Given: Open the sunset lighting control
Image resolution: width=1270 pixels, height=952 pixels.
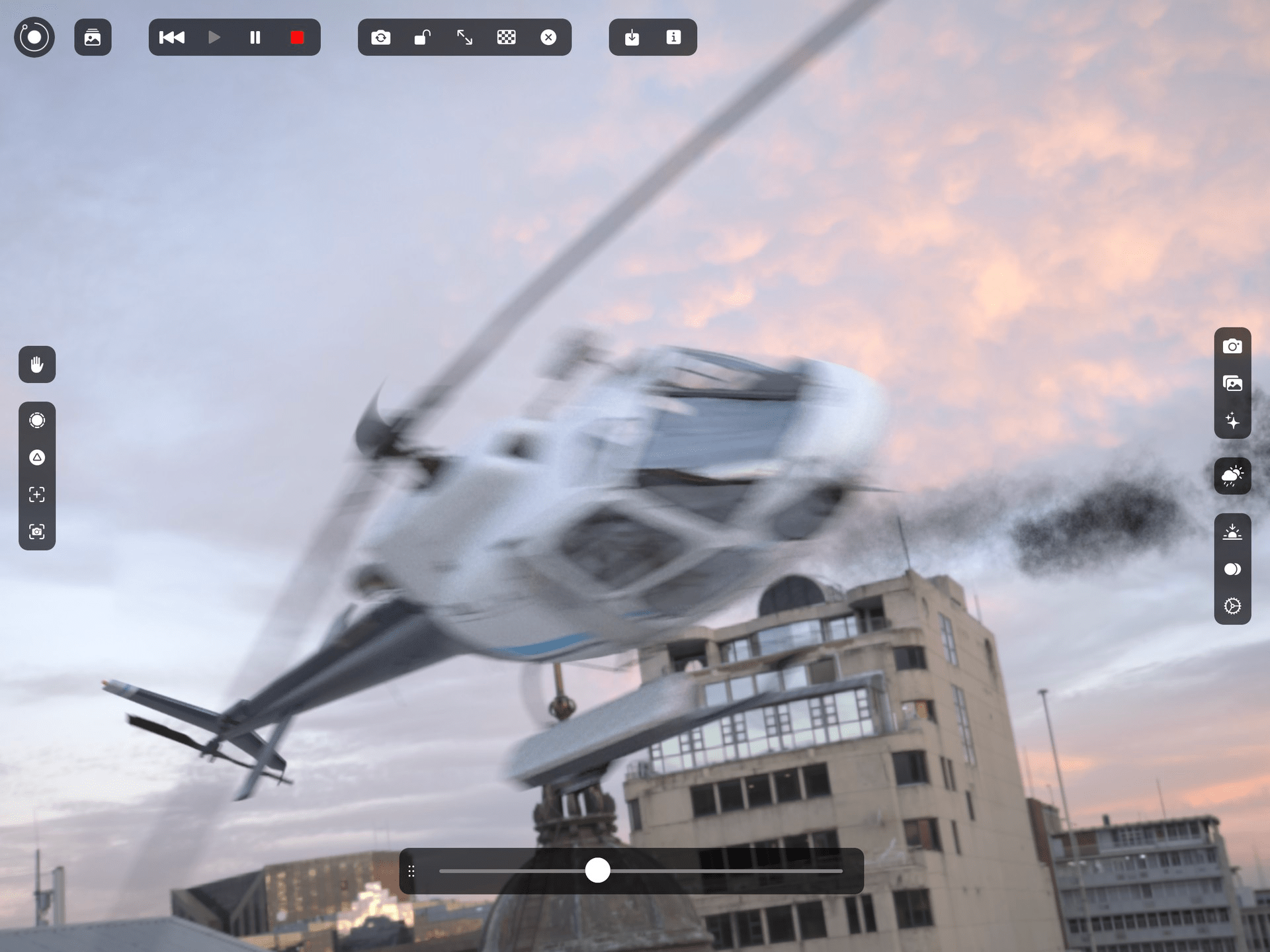Looking at the screenshot, I should pyautogui.click(x=1233, y=531).
